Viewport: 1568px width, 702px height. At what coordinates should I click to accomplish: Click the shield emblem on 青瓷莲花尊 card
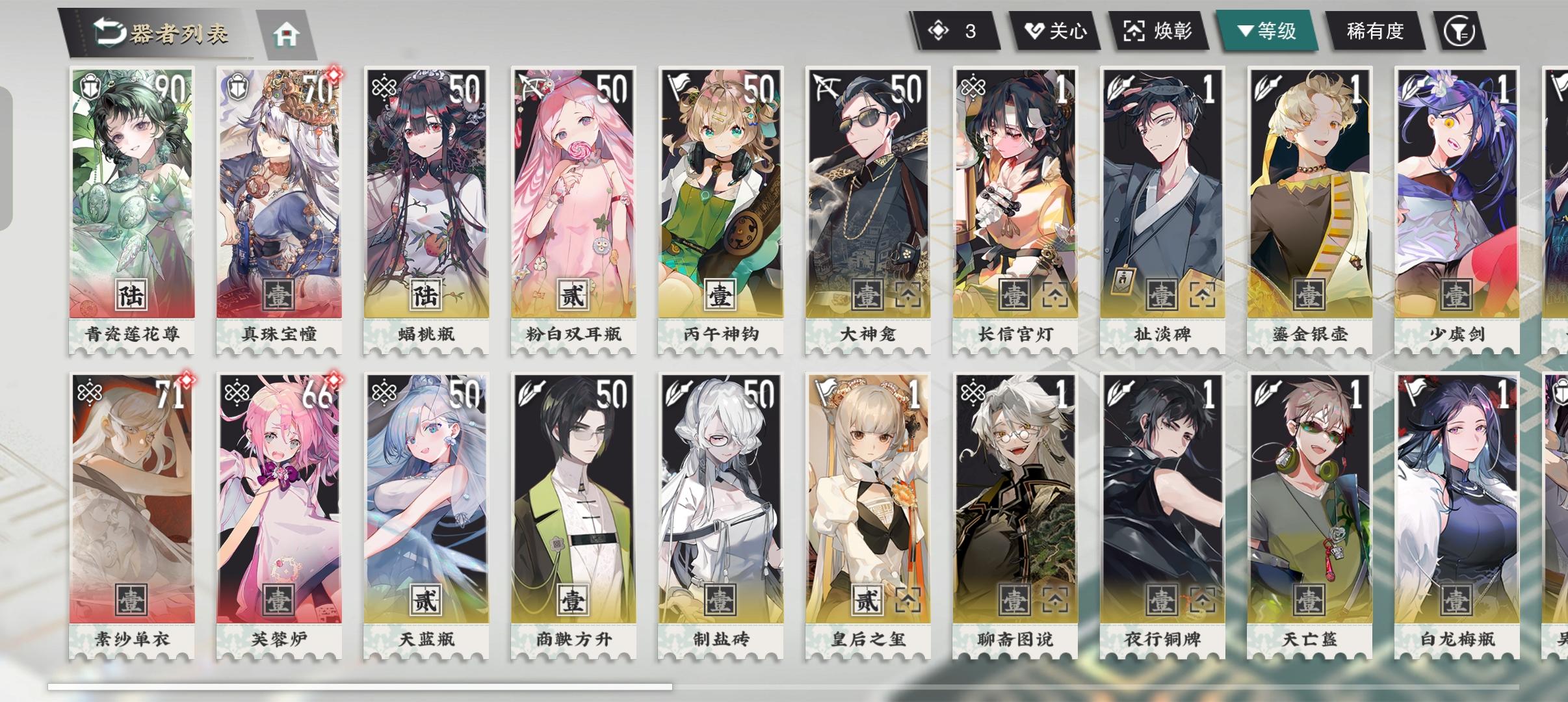91,84
